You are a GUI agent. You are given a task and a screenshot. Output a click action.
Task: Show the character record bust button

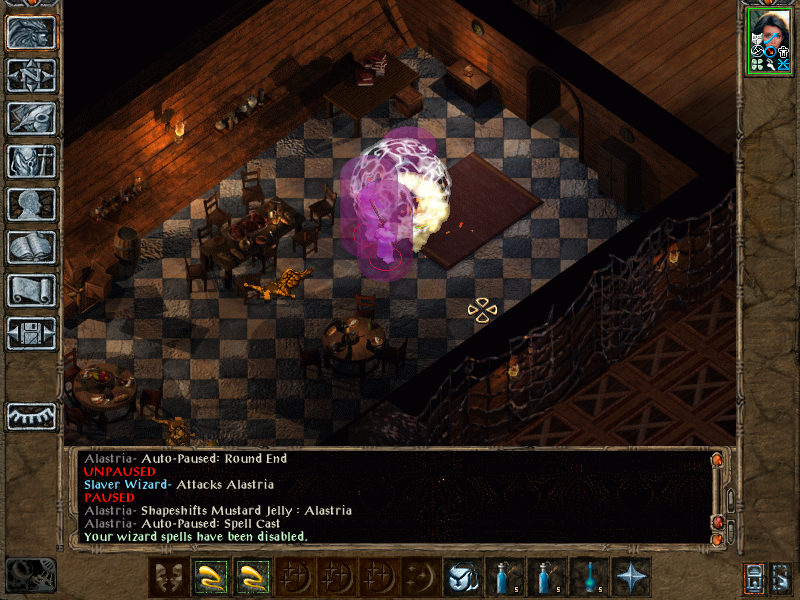31,204
